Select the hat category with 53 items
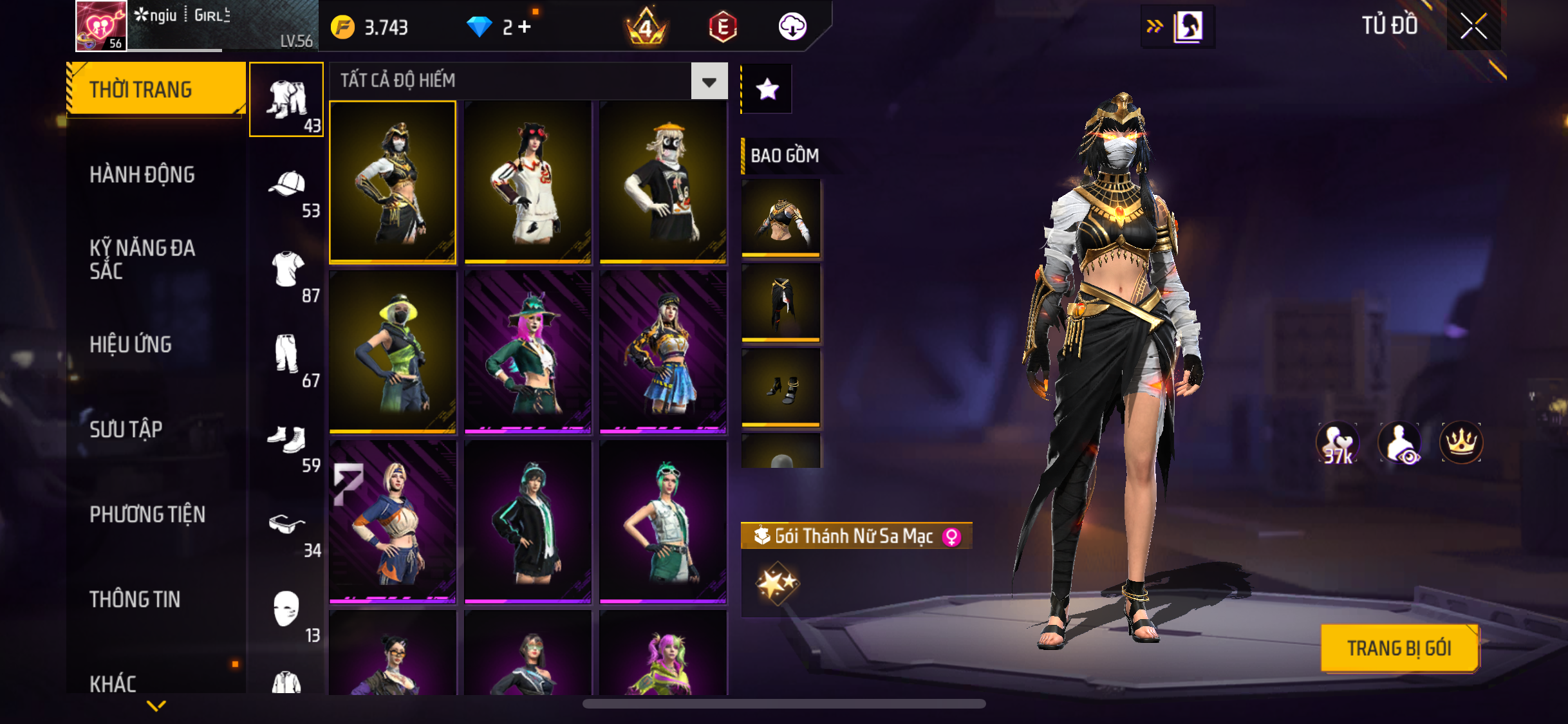1568x724 pixels. coord(287,189)
